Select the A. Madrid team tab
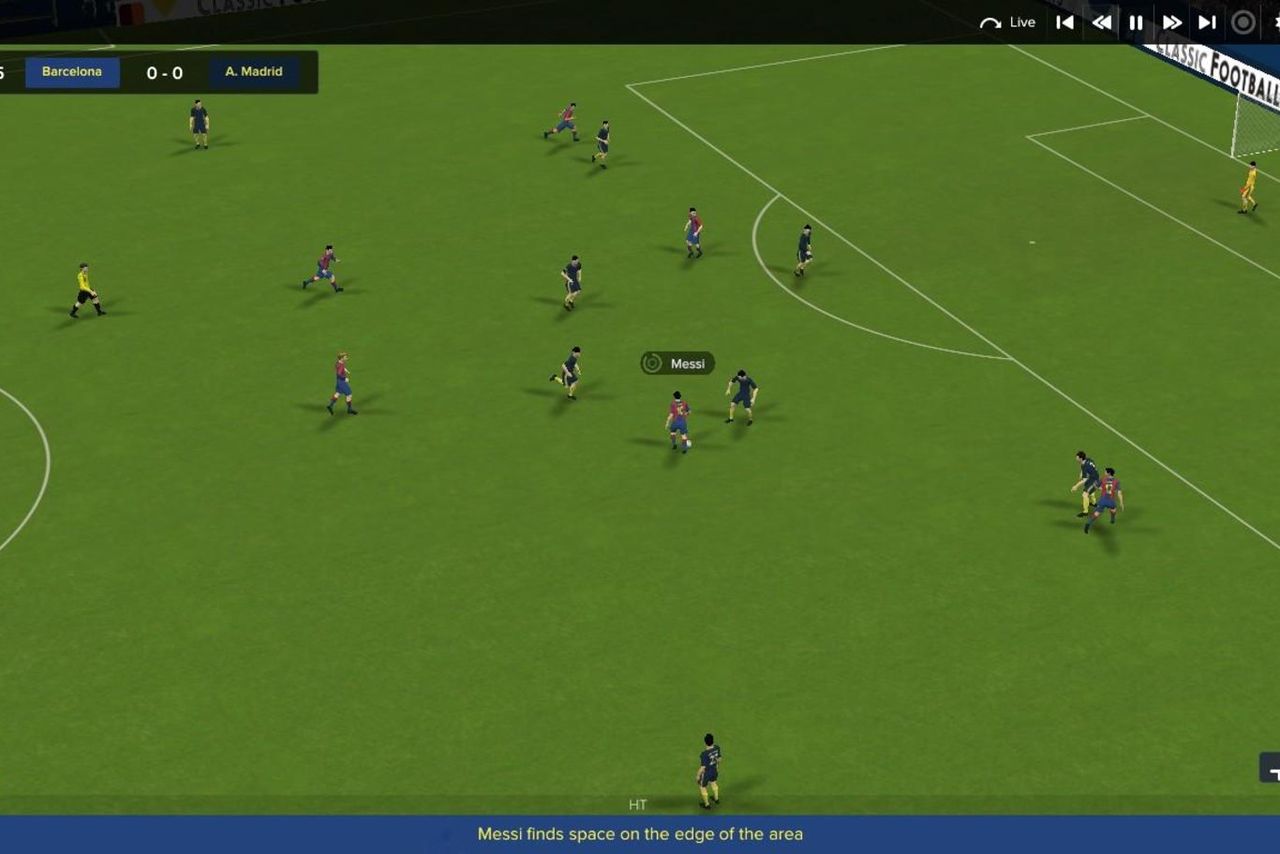The width and height of the screenshot is (1280, 854). [252, 71]
